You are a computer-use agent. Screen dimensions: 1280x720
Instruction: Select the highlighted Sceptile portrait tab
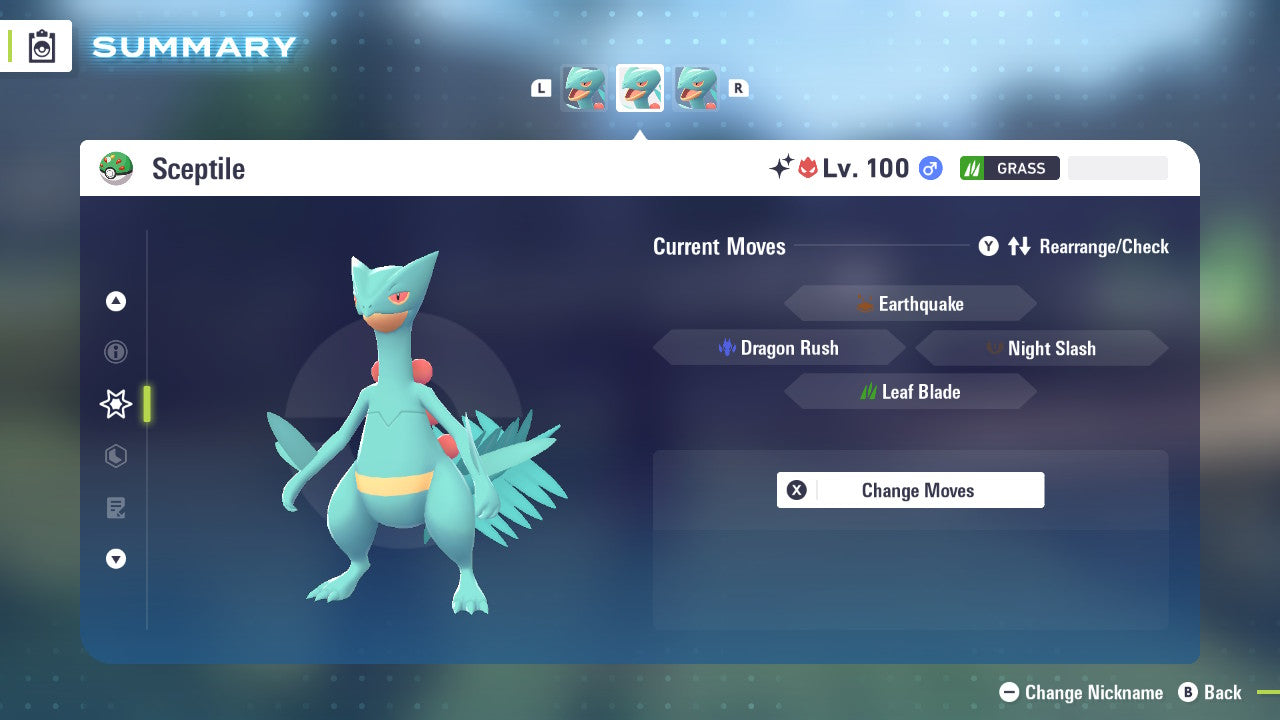639,88
